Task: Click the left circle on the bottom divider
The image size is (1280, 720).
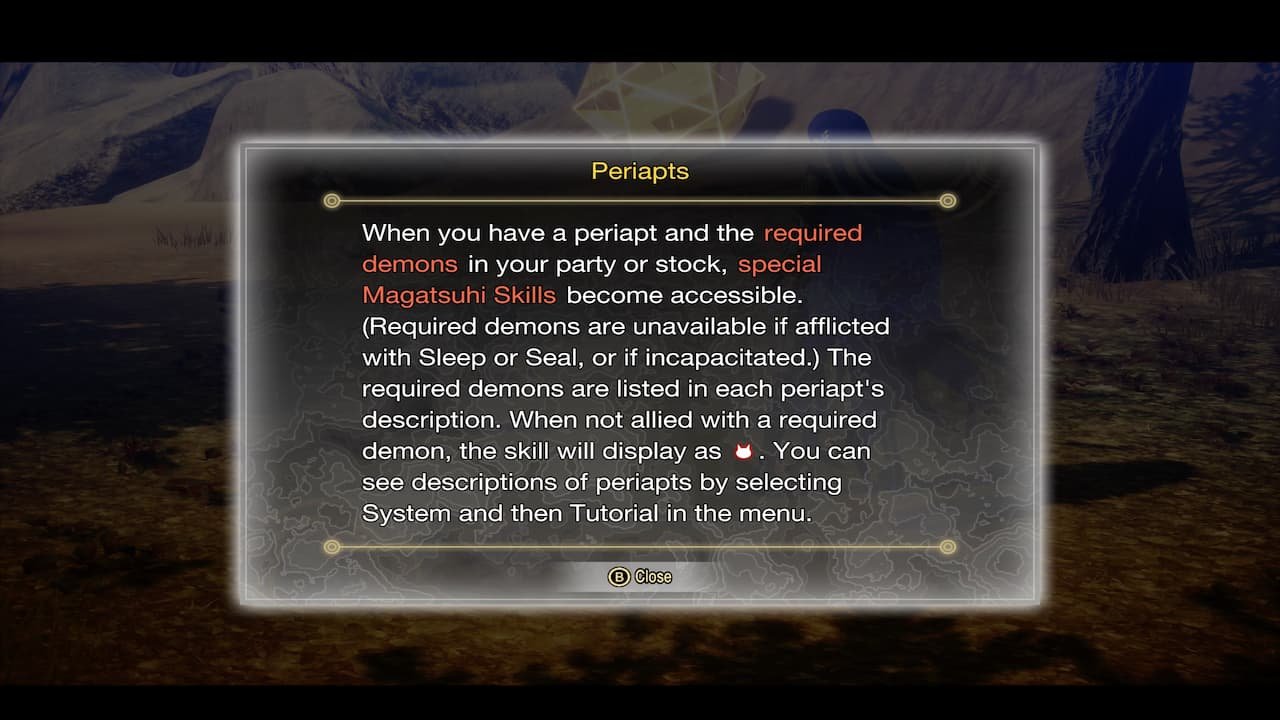Action: pos(331,547)
